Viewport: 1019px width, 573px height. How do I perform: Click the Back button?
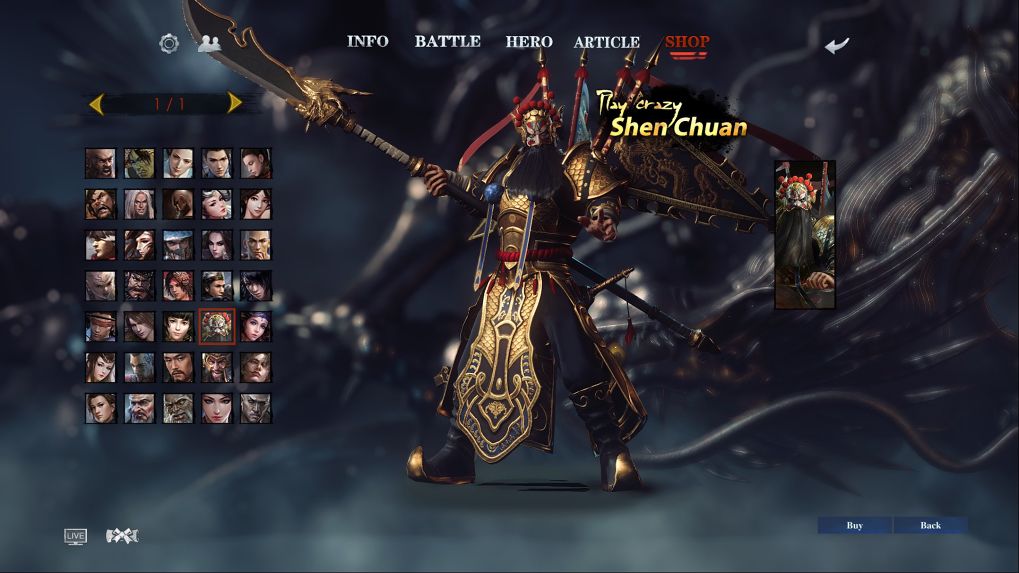point(930,525)
